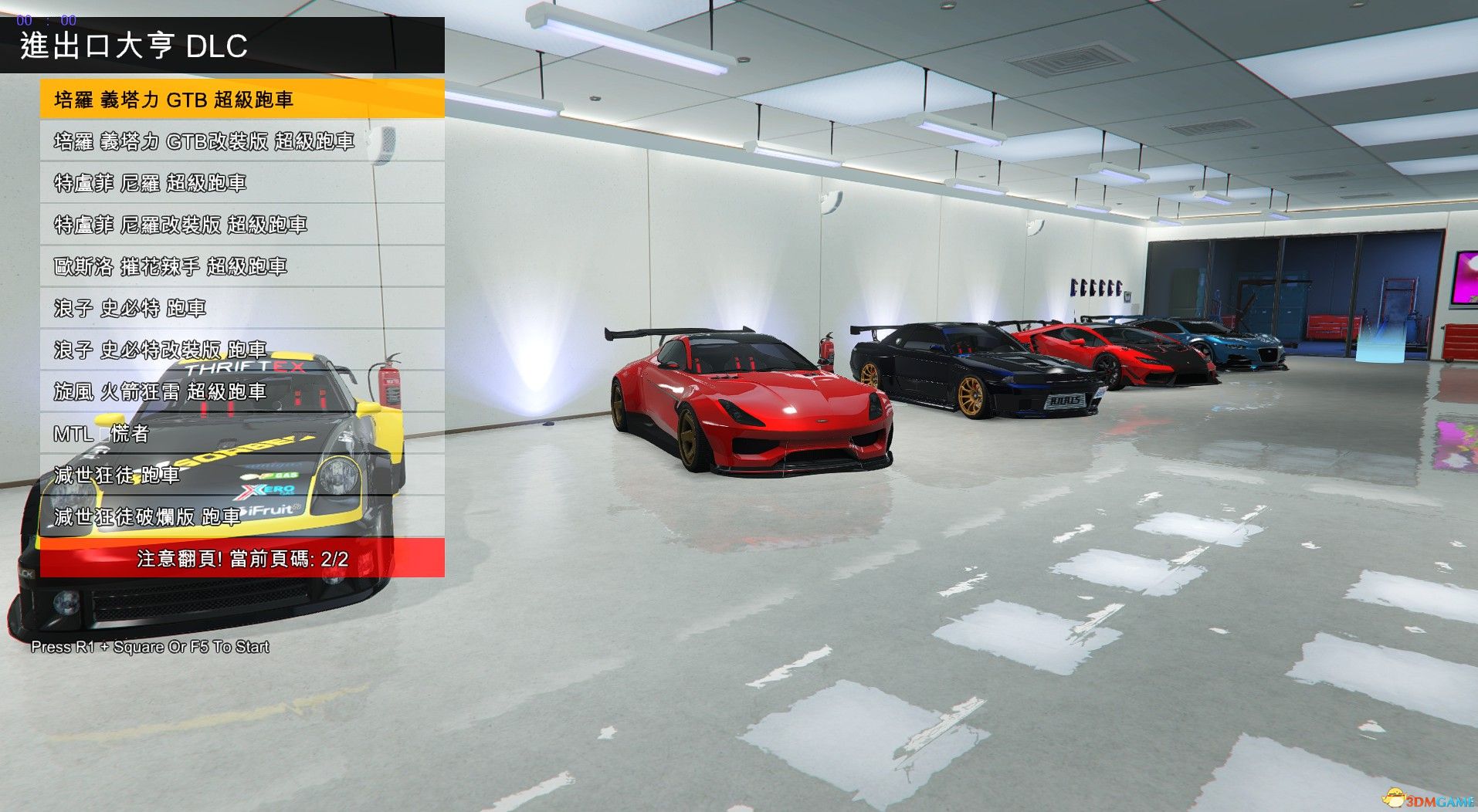1478x812 pixels.
Task: Click the red page indicator bar 2/2
Action: tap(242, 558)
